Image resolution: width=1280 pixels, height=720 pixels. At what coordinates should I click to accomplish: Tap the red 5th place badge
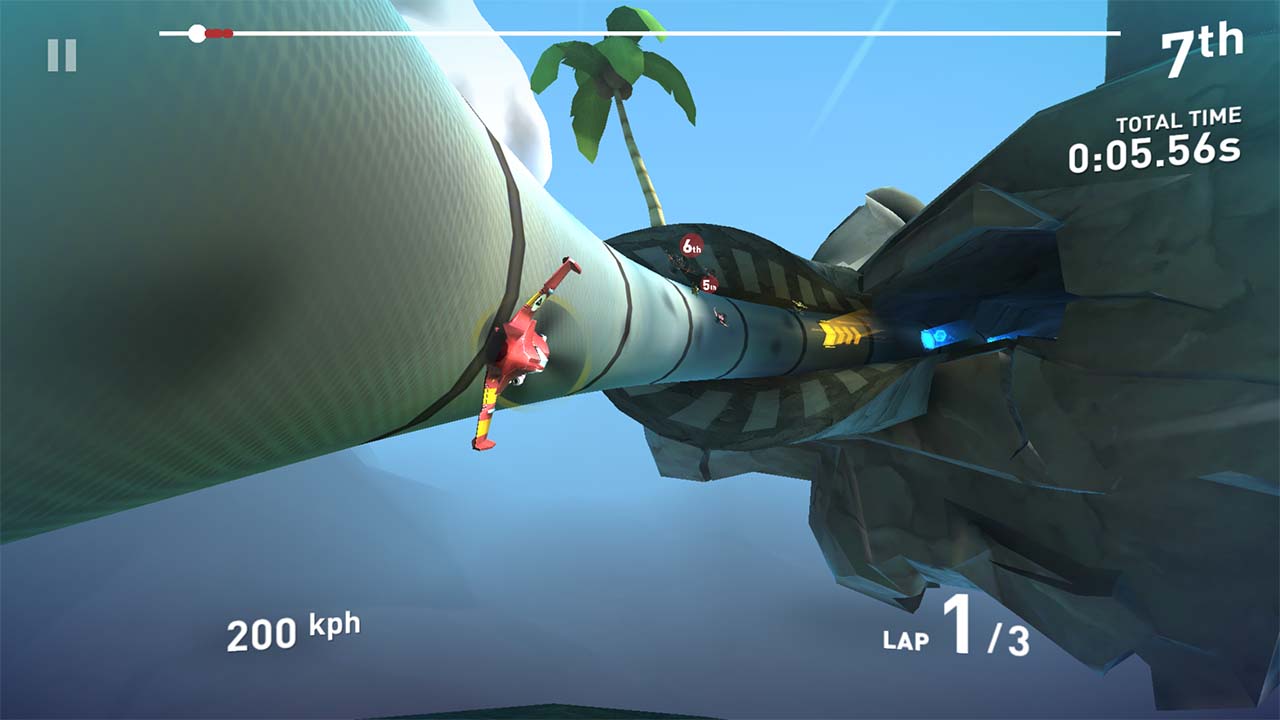pos(709,285)
